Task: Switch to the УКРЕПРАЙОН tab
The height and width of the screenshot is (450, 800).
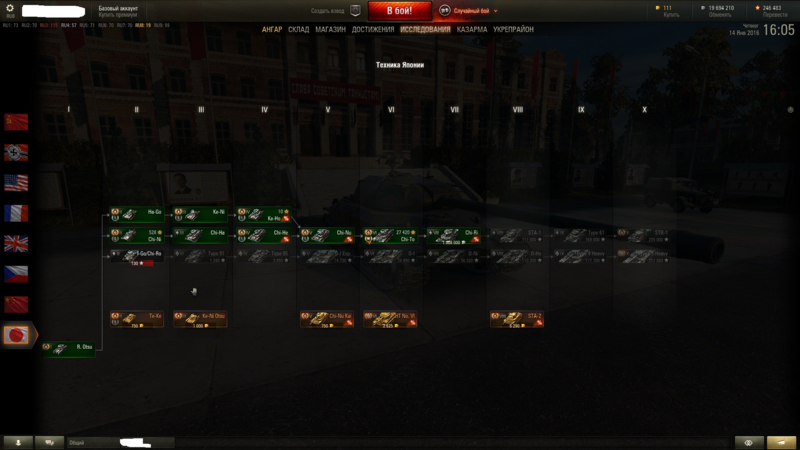Action: tap(514, 30)
